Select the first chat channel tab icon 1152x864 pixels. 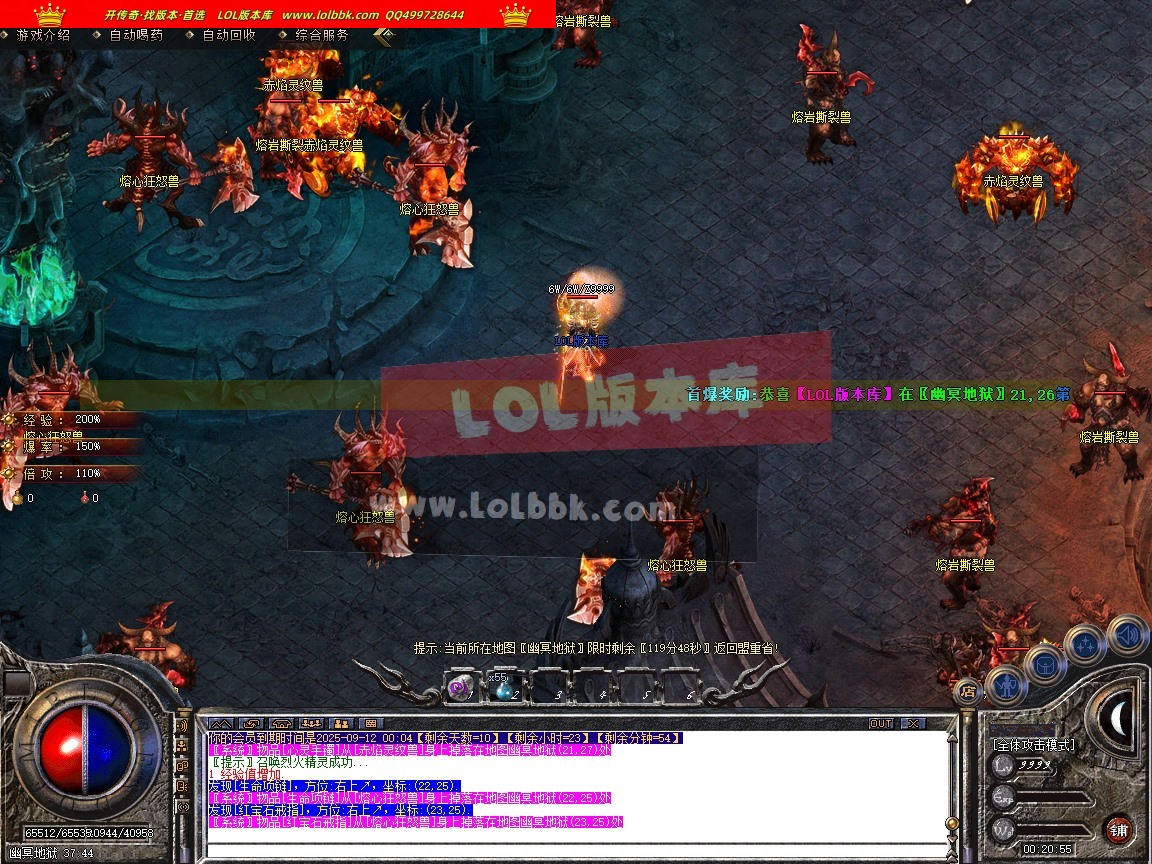(221, 723)
